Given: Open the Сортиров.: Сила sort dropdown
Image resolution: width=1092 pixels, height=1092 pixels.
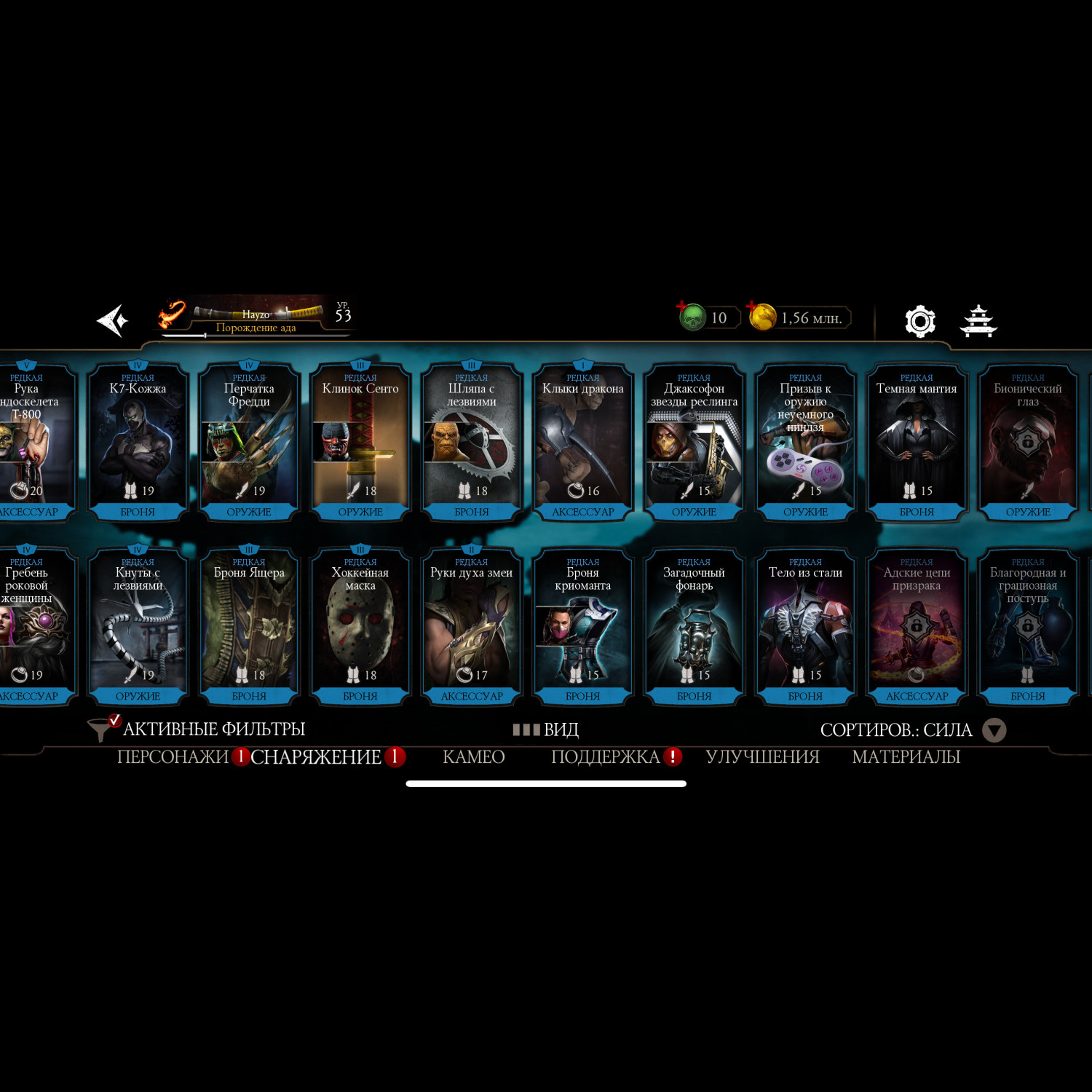Looking at the screenshot, I should tap(913, 730).
